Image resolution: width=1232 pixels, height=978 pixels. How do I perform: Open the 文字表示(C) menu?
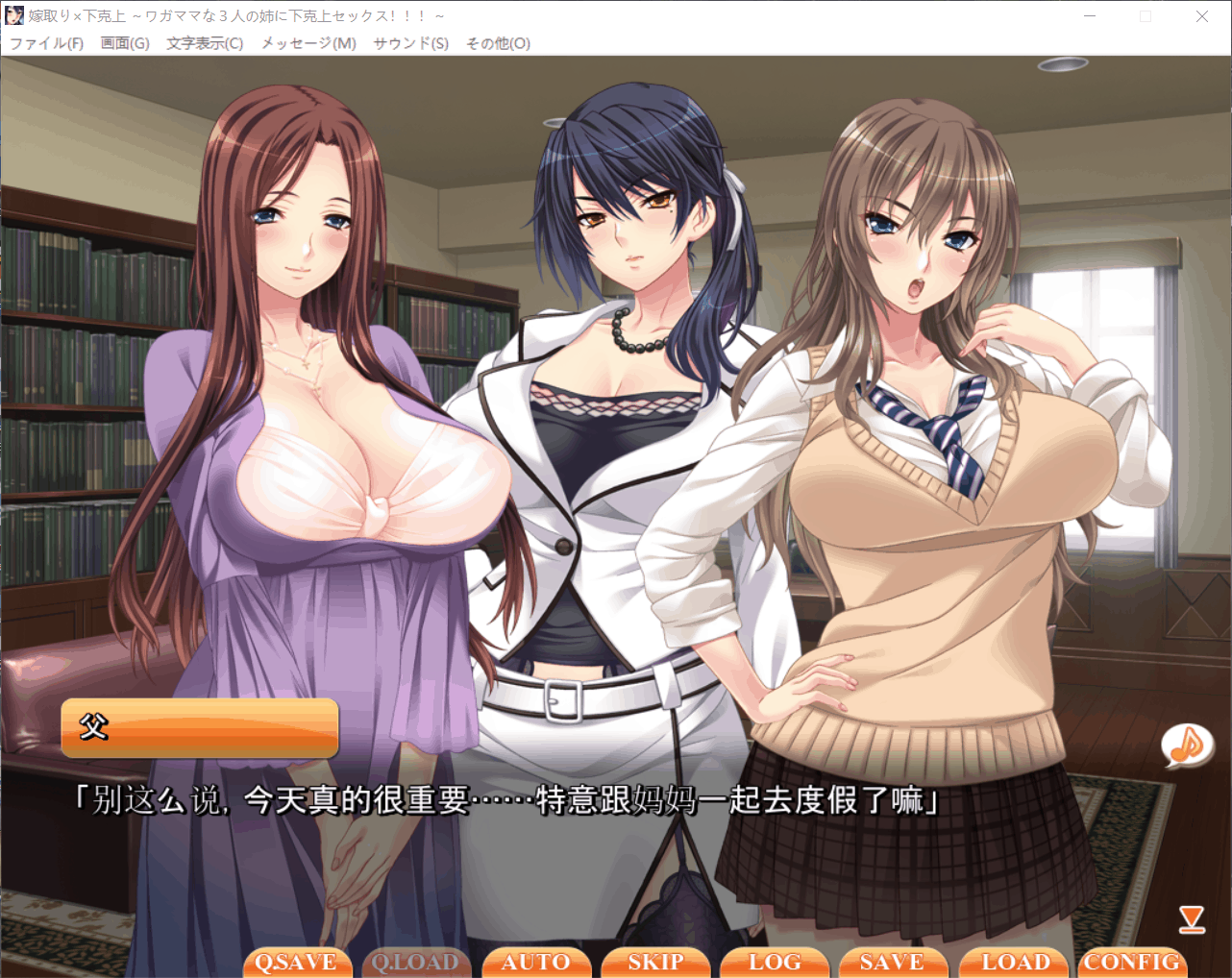coord(203,43)
